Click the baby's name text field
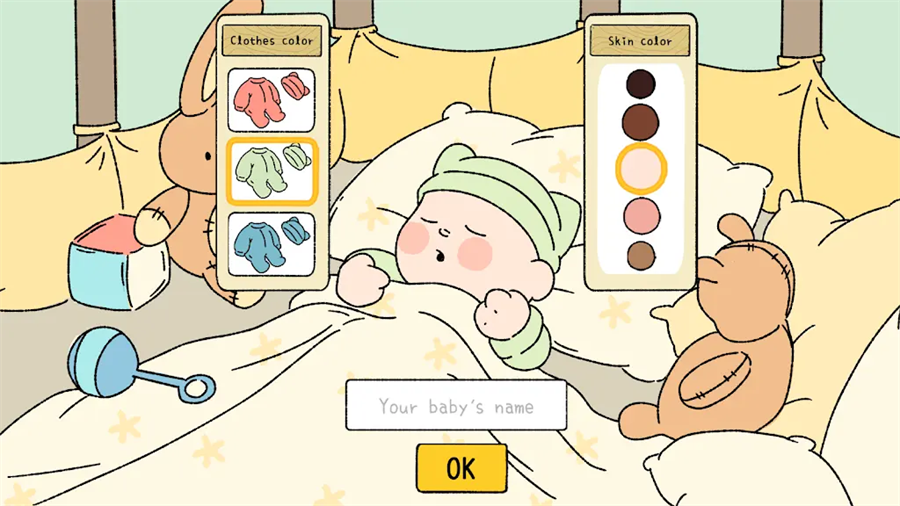900x506 pixels. coord(456,406)
